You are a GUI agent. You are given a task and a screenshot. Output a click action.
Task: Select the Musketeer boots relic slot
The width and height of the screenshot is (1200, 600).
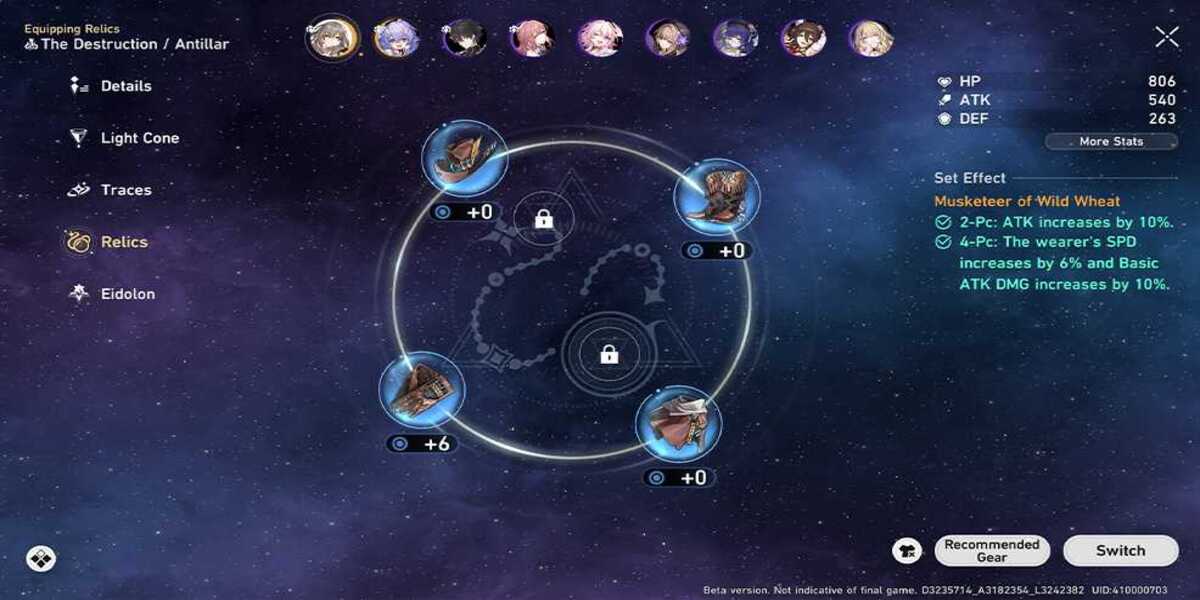(x=717, y=195)
